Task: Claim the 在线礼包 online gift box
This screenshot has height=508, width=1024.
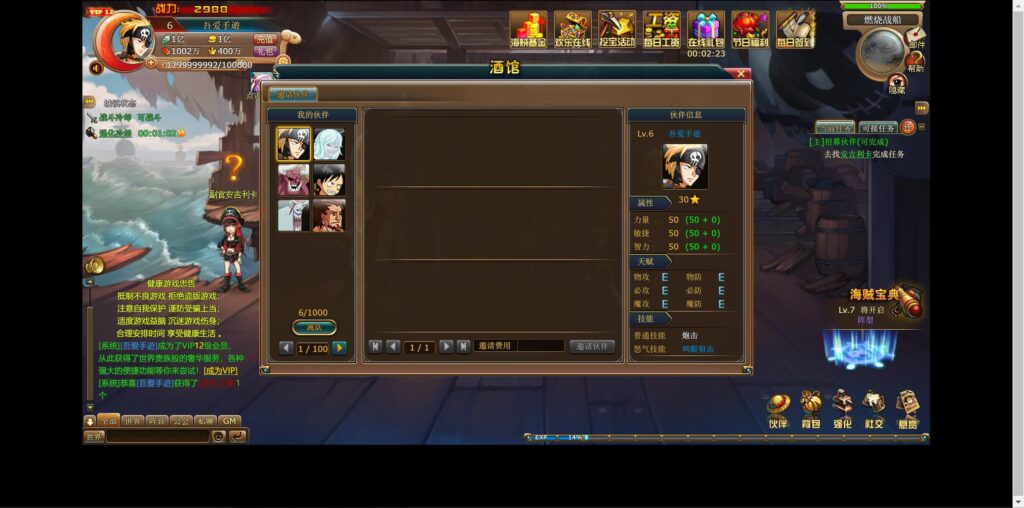Action: [x=706, y=27]
